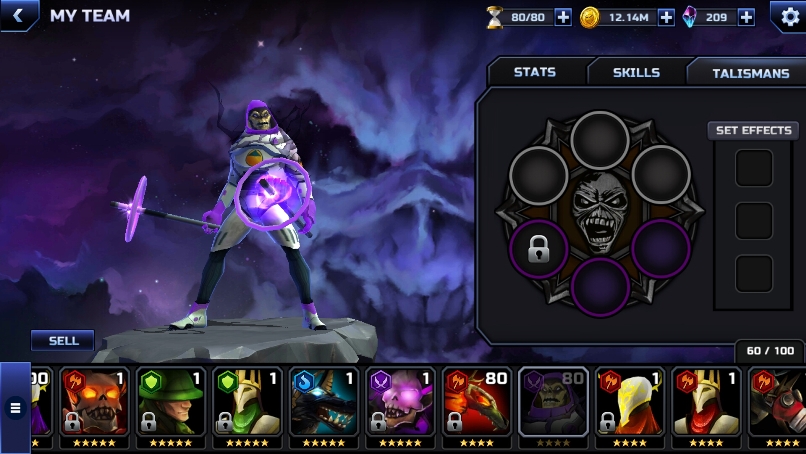This screenshot has width=806, height=454.
Task: Pick the blue jackal-headed character card
Action: click(323, 403)
